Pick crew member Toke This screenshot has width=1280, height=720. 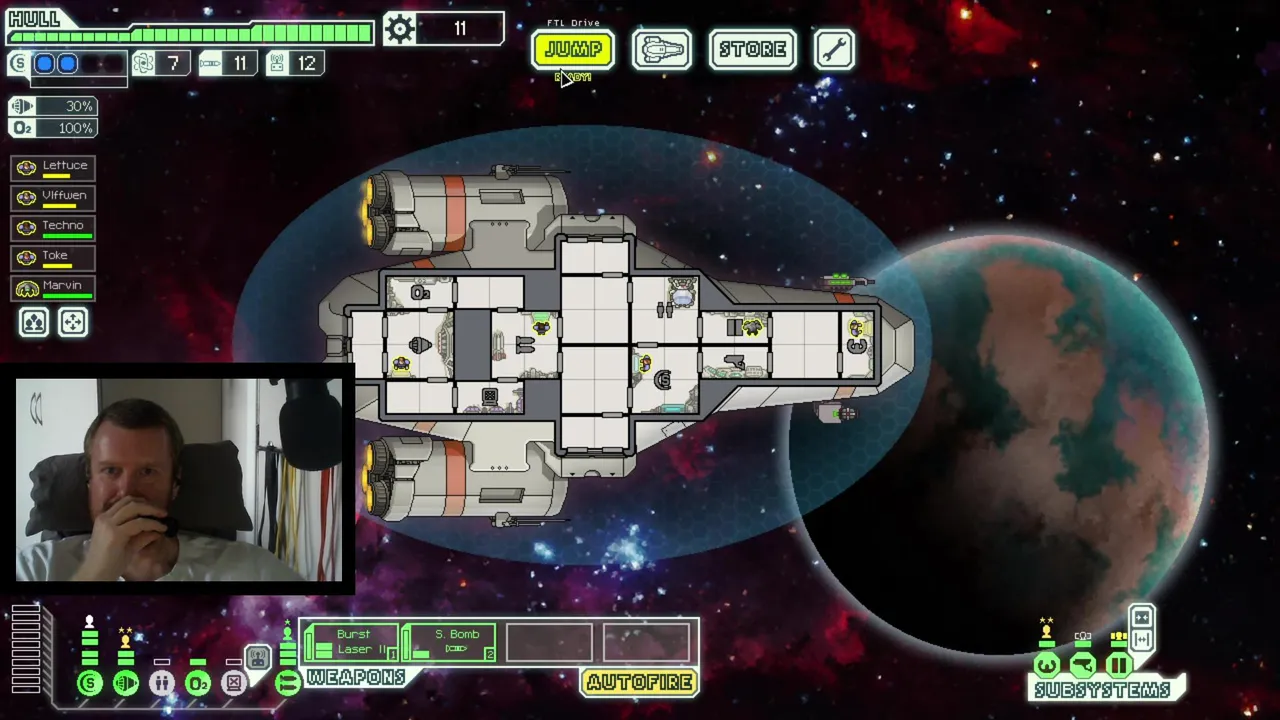point(54,258)
